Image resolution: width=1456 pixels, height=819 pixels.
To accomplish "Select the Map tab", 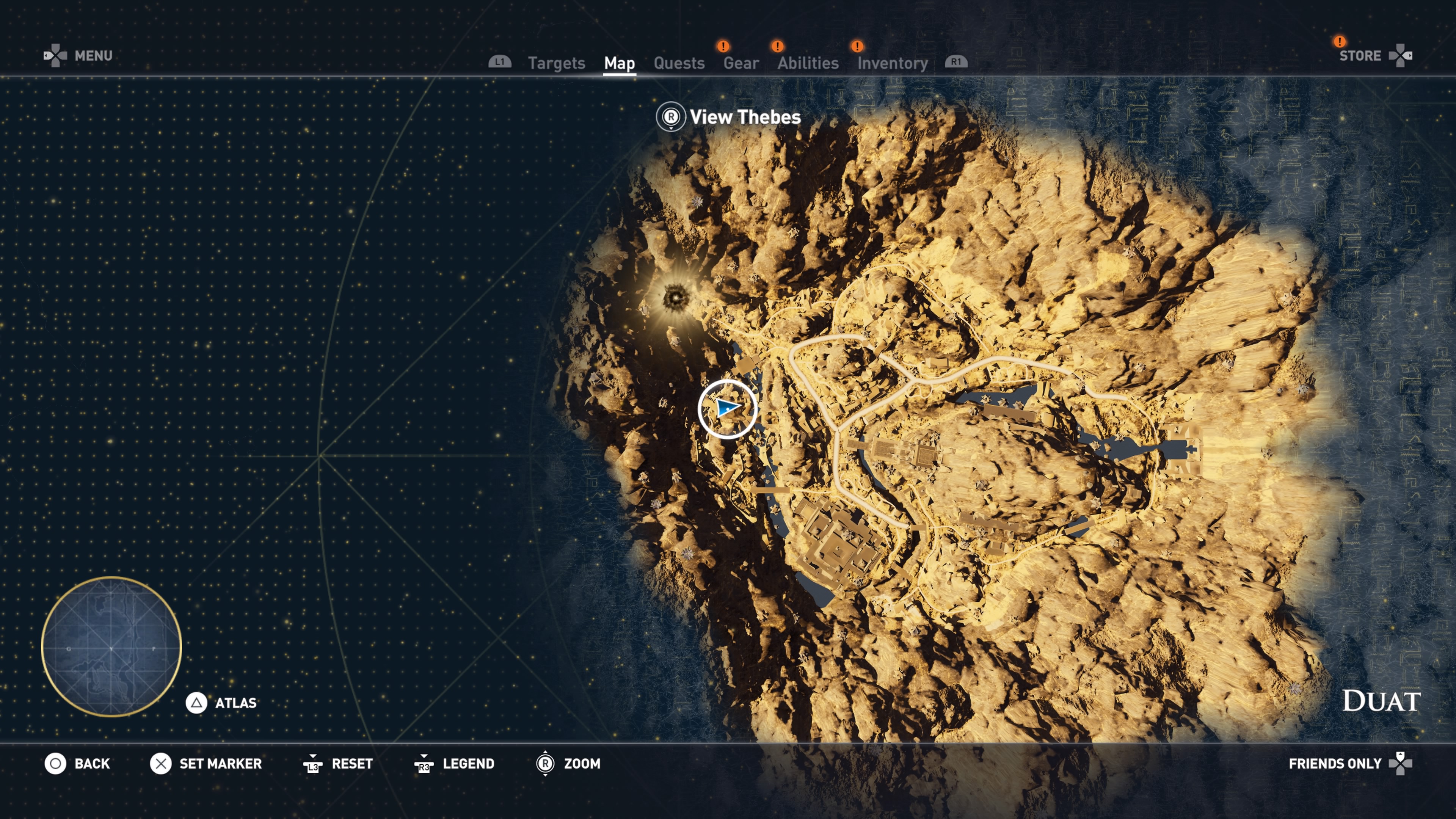I will [x=619, y=63].
